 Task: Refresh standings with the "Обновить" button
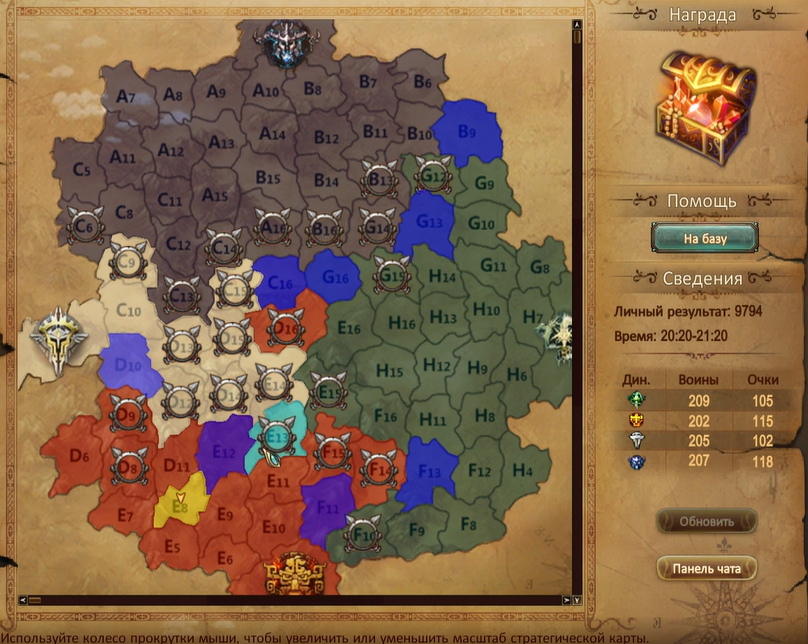706,521
